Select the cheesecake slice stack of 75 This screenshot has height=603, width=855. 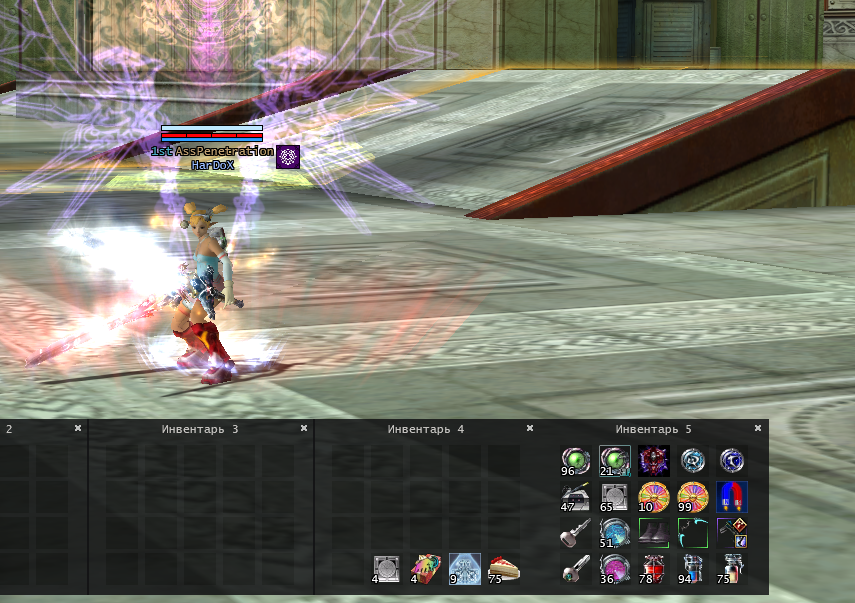(x=504, y=569)
